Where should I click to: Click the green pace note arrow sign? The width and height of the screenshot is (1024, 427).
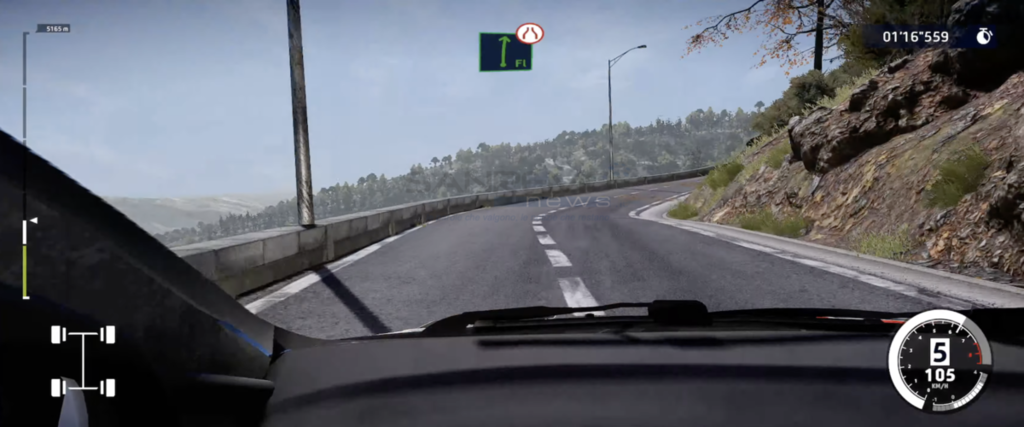(505, 52)
